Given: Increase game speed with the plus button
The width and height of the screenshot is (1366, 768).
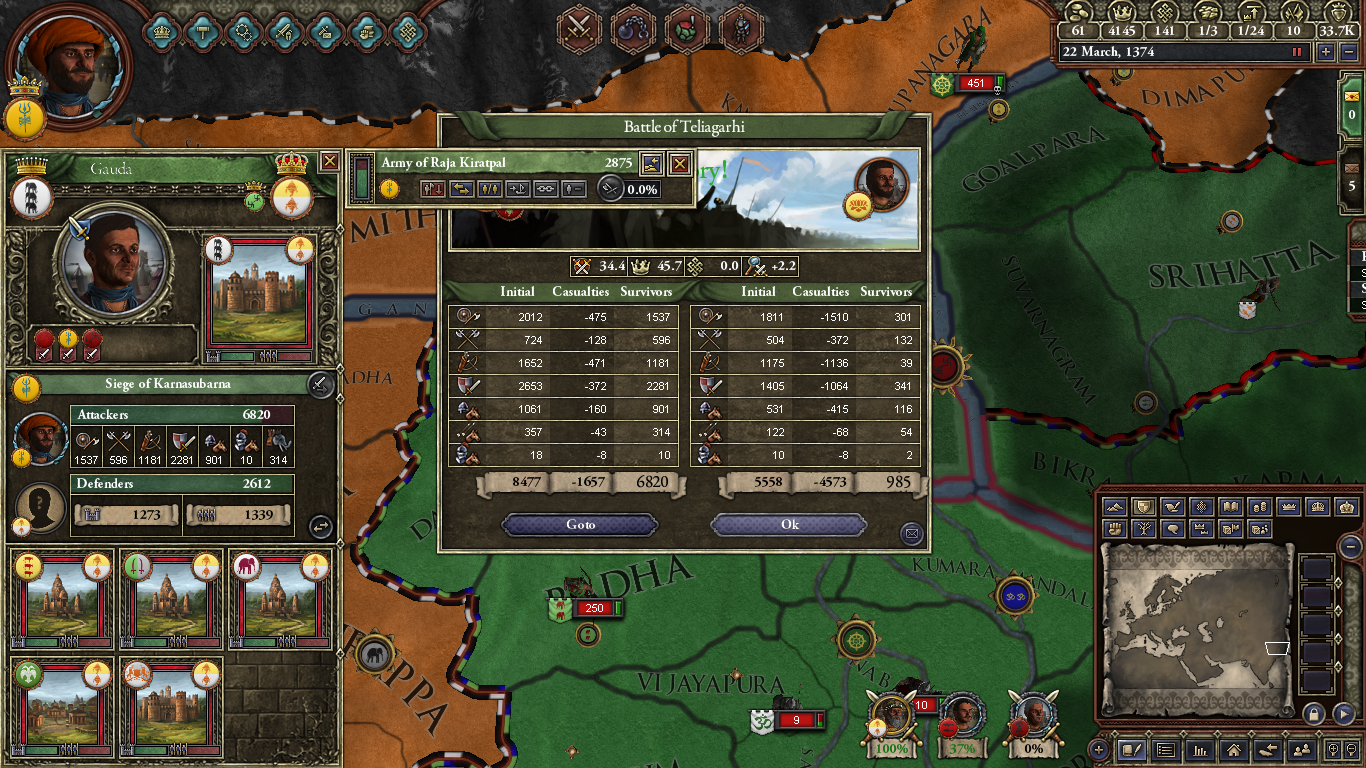Looking at the screenshot, I should (x=1326, y=52).
